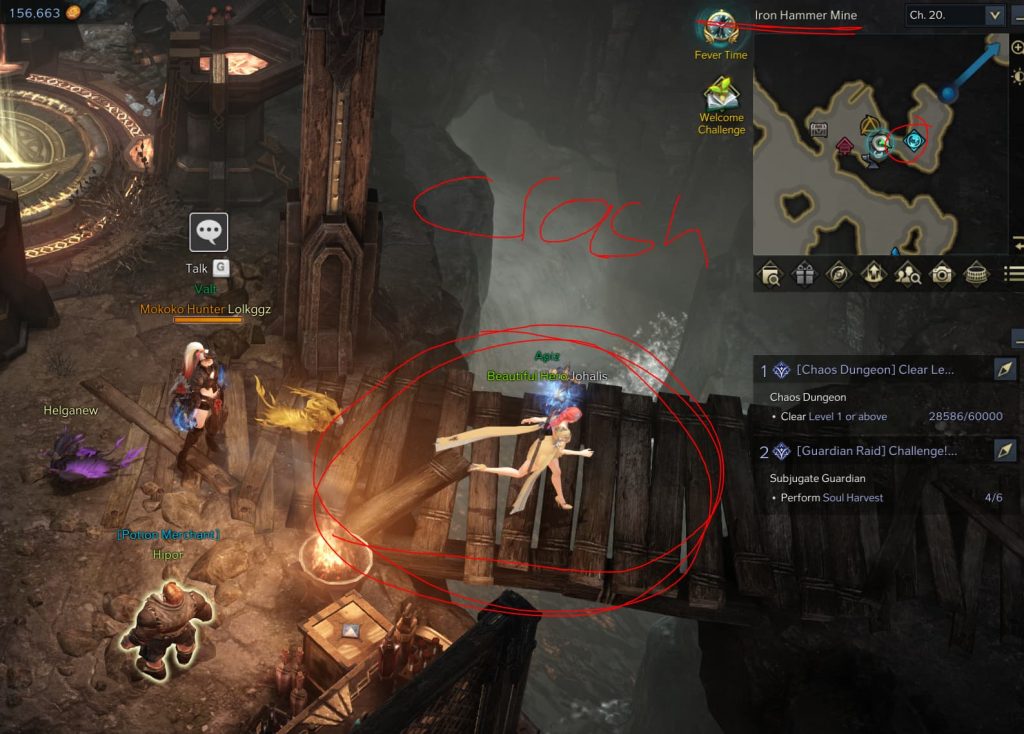Viewport: 1024px width, 734px height.
Task: Open the colosseum arena icon
Action: coord(976,273)
